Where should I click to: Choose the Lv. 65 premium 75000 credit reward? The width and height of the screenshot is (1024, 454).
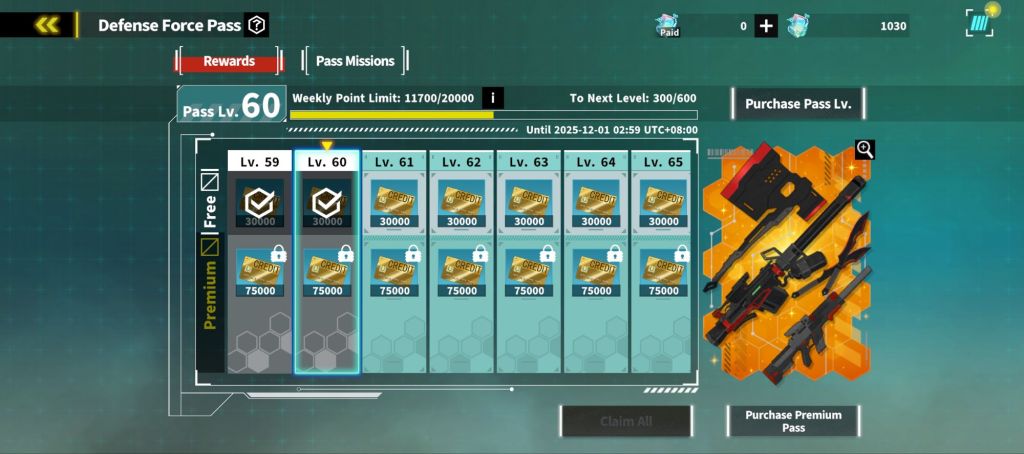[663, 272]
